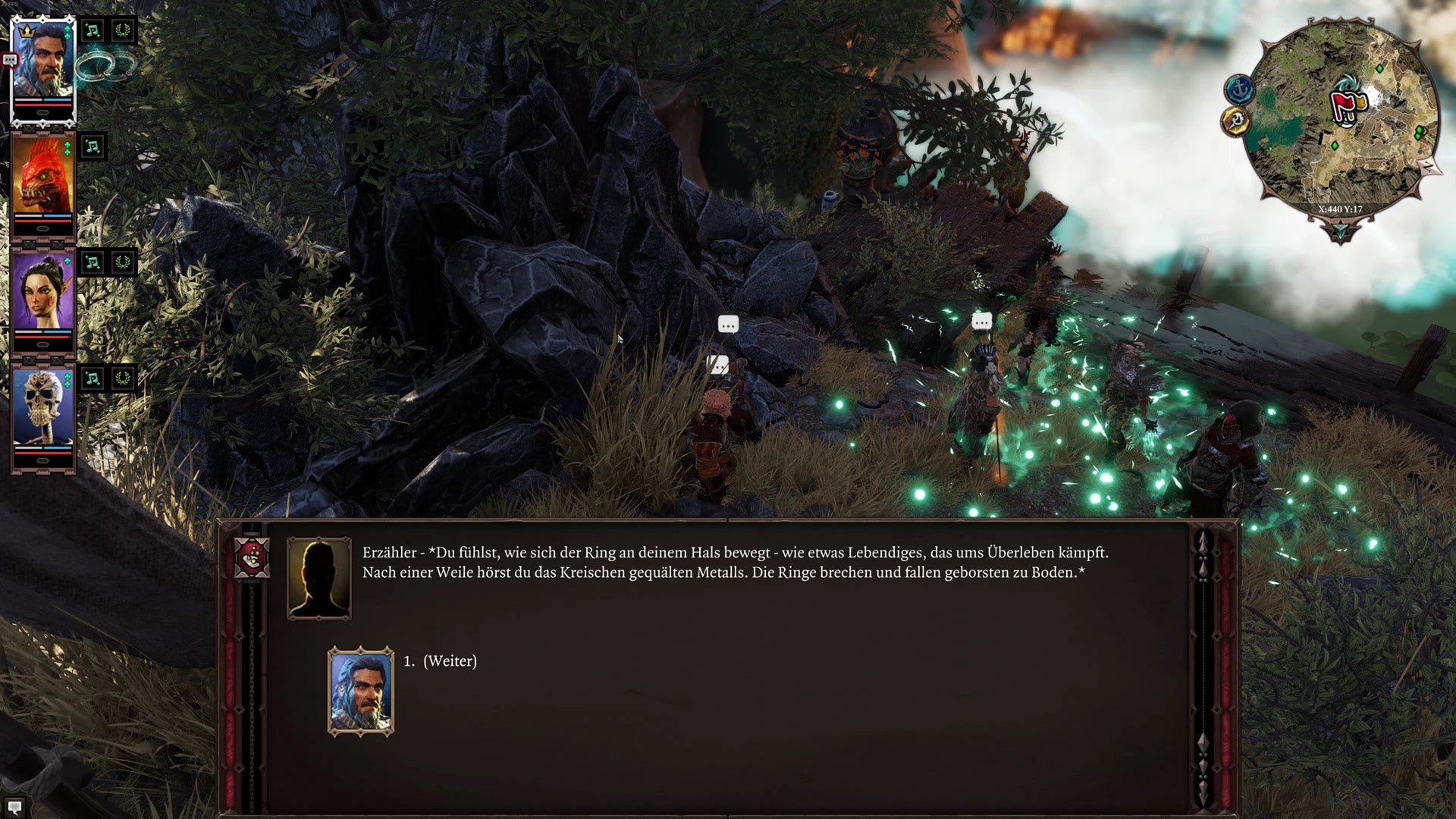Click the speech bubble above the glowing green character
Screen dimensions: 1456x819
(981, 322)
